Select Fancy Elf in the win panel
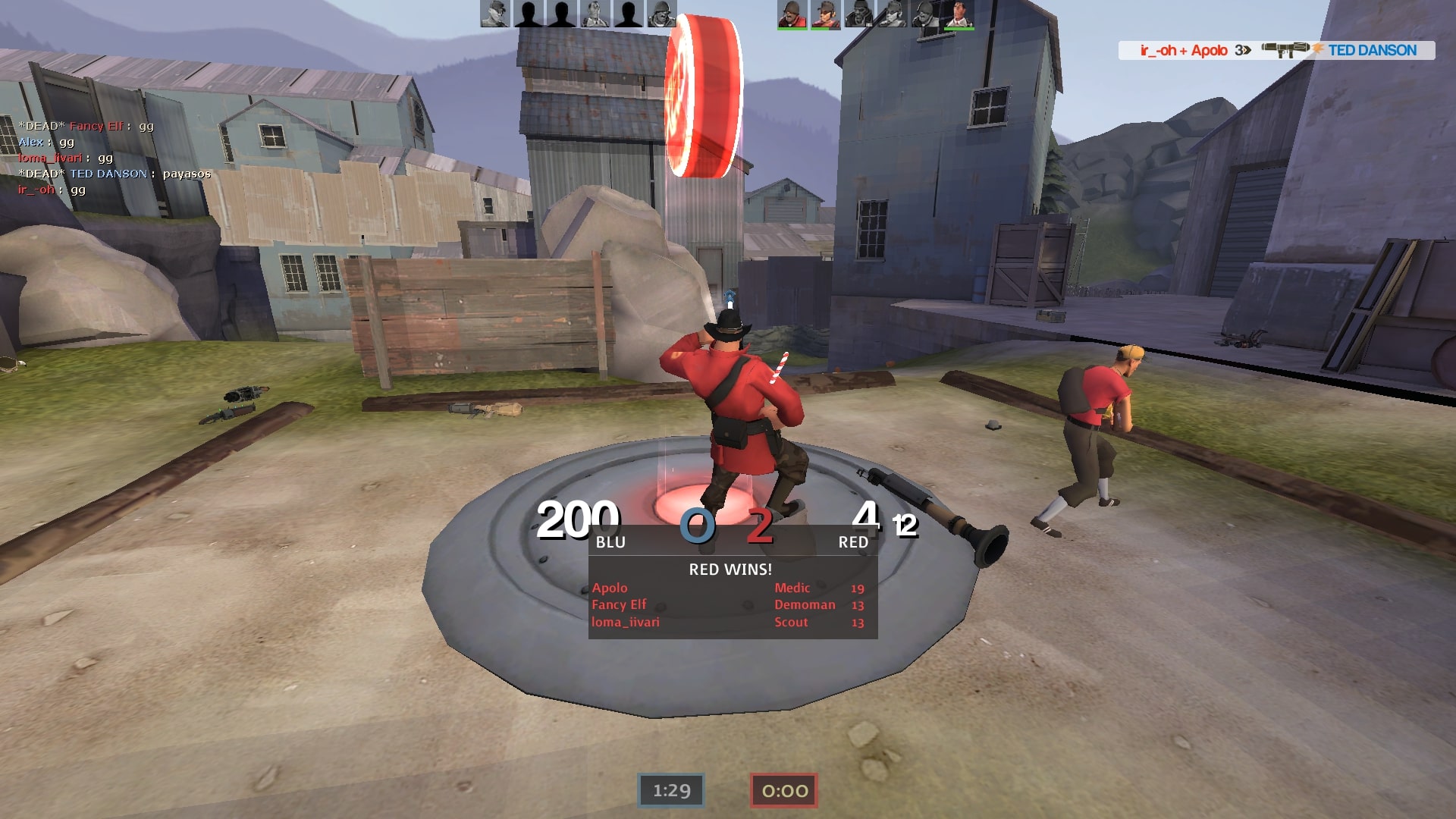The width and height of the screenshot is (1456, 819). point(619,604)
